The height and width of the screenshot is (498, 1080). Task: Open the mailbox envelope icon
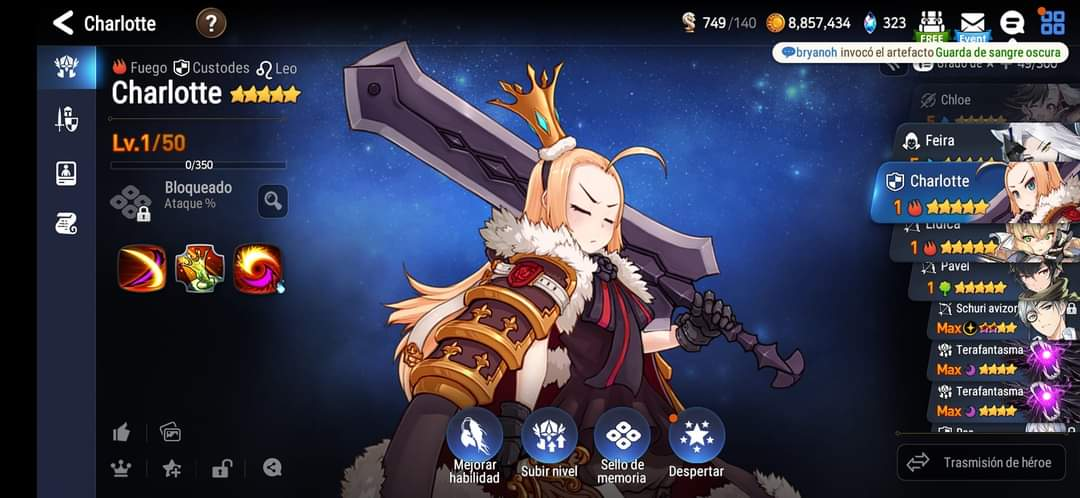[972, 22]
